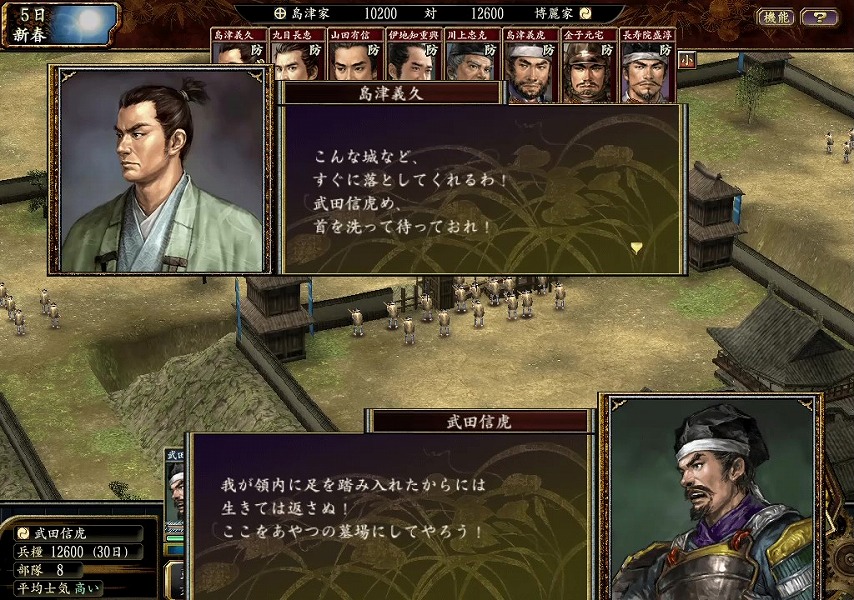
Task: Toggle the 小 size button beside officer cards
Action: coord(686,60)
